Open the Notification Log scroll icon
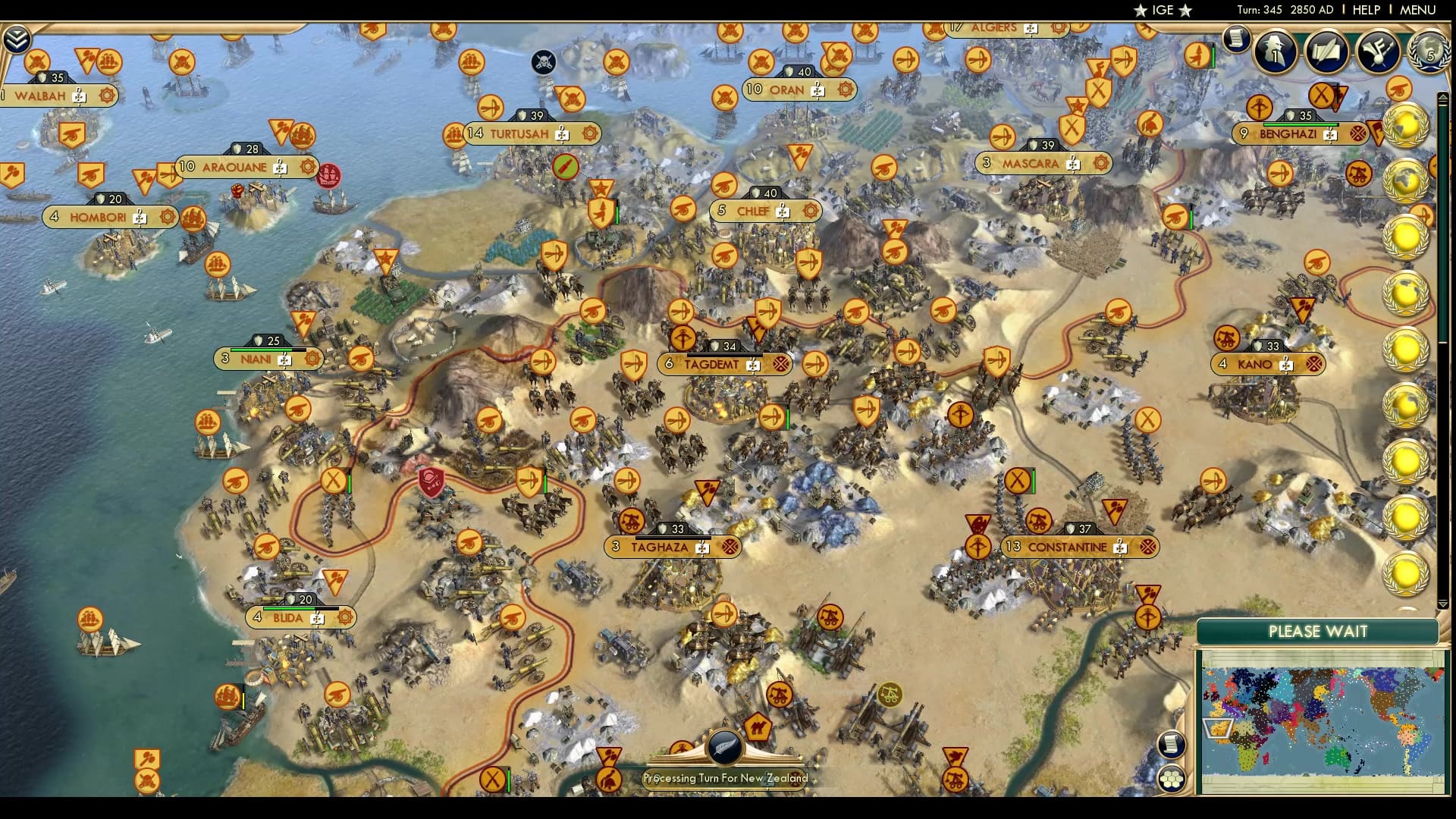This screenshot has width=1456, height=819. pos(1238,39)
